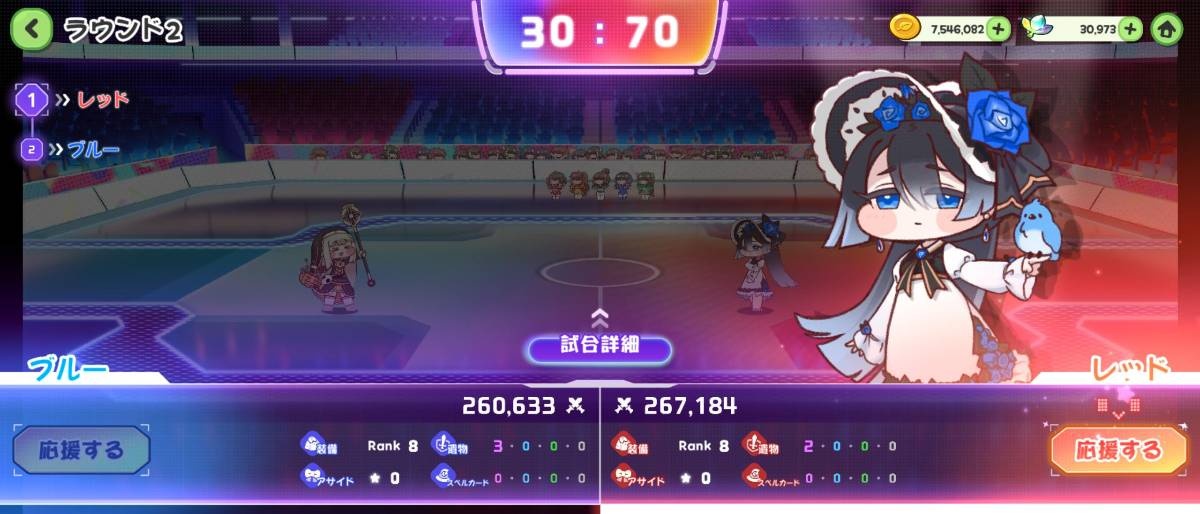This screenshot has height=514, width=1200.
Task: Expand details using the double chevron arrow
Action: point(600,318)
